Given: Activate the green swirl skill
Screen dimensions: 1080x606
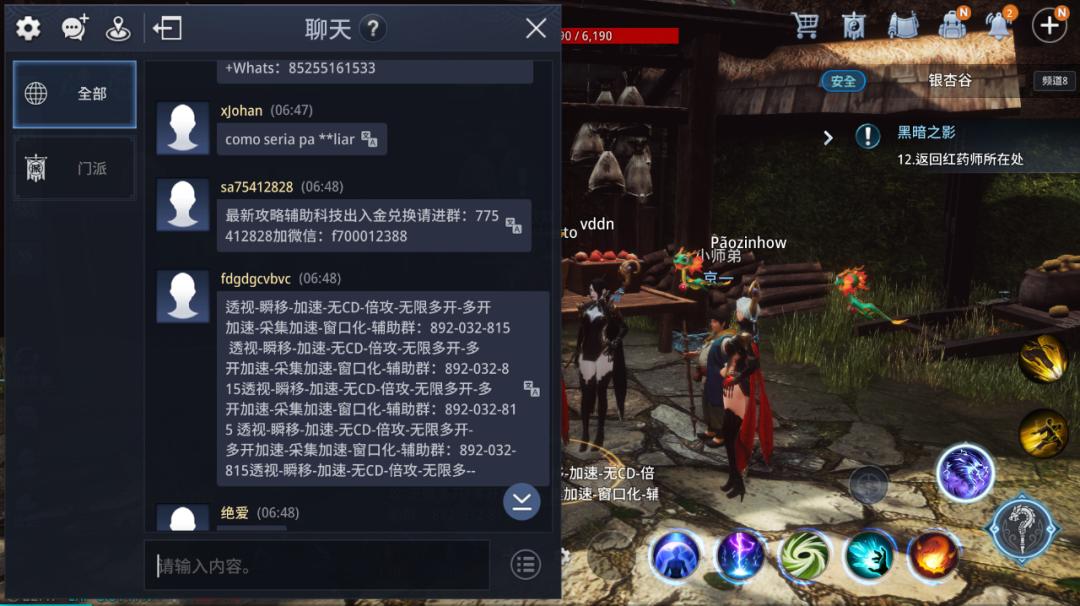Looking at the screenshot, I should (805, 556).
